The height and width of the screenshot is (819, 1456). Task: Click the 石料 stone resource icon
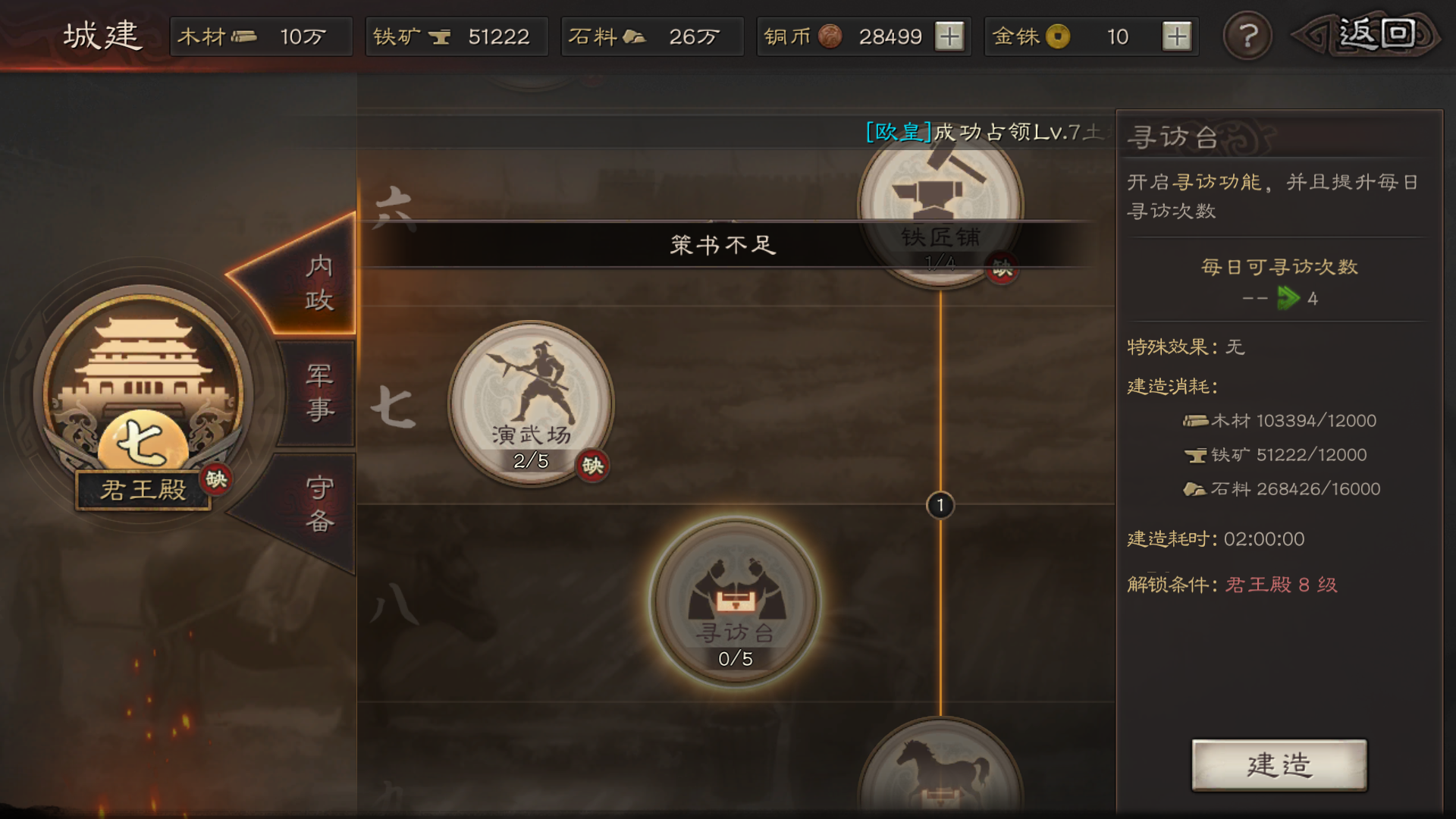637,36
